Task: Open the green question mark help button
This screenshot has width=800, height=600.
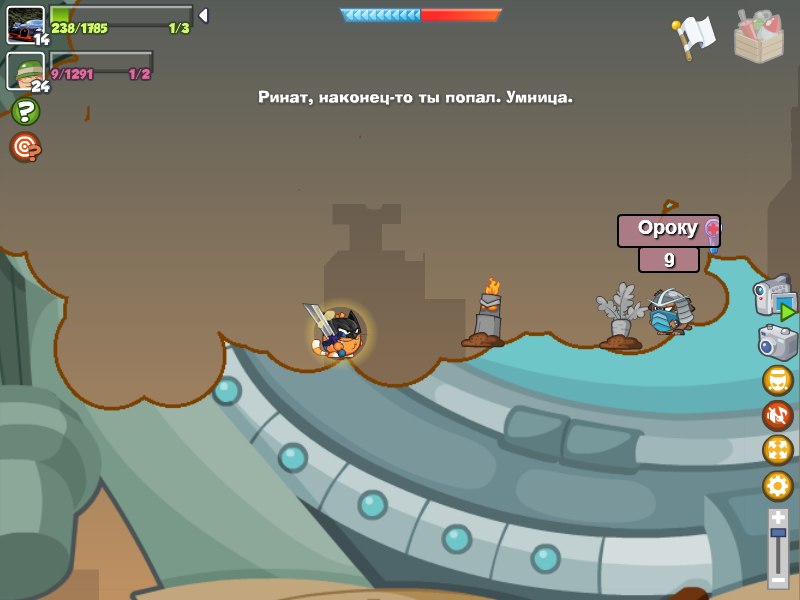Action: [x=25, y=111]
